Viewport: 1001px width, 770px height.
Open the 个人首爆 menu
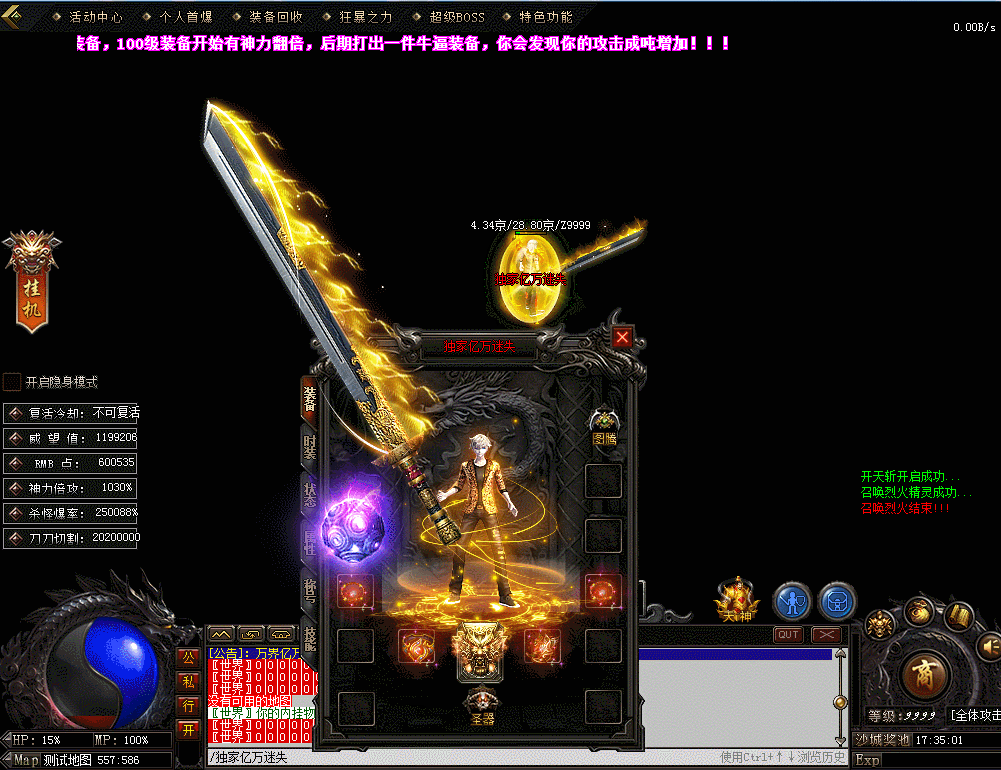pos(185,17)
